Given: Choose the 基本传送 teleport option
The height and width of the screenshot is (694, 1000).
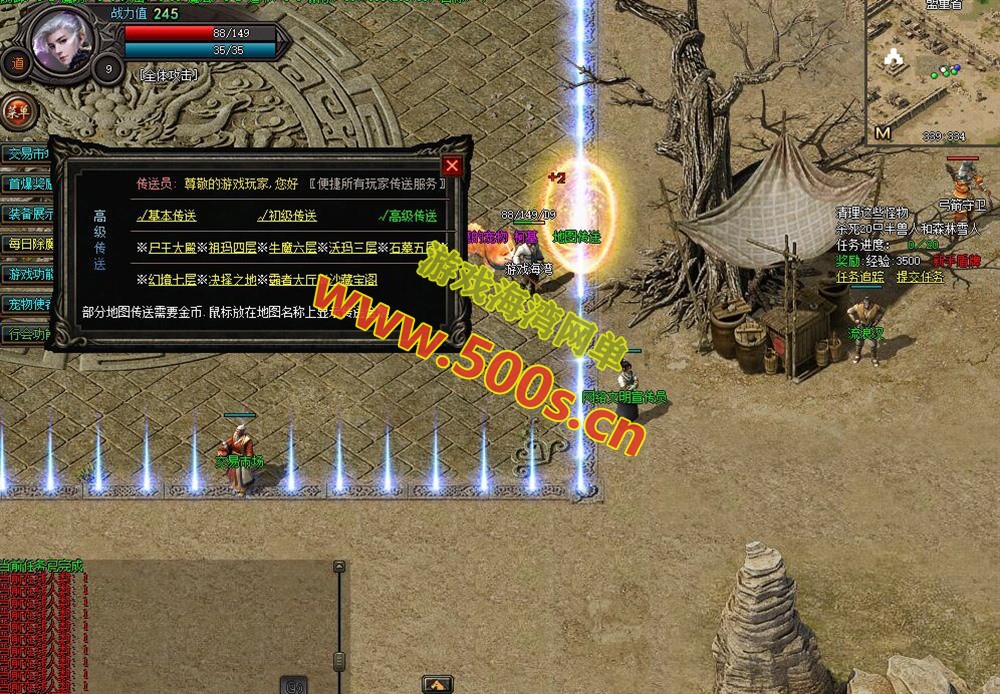Looking at the screenshot, I should point(169,216).
